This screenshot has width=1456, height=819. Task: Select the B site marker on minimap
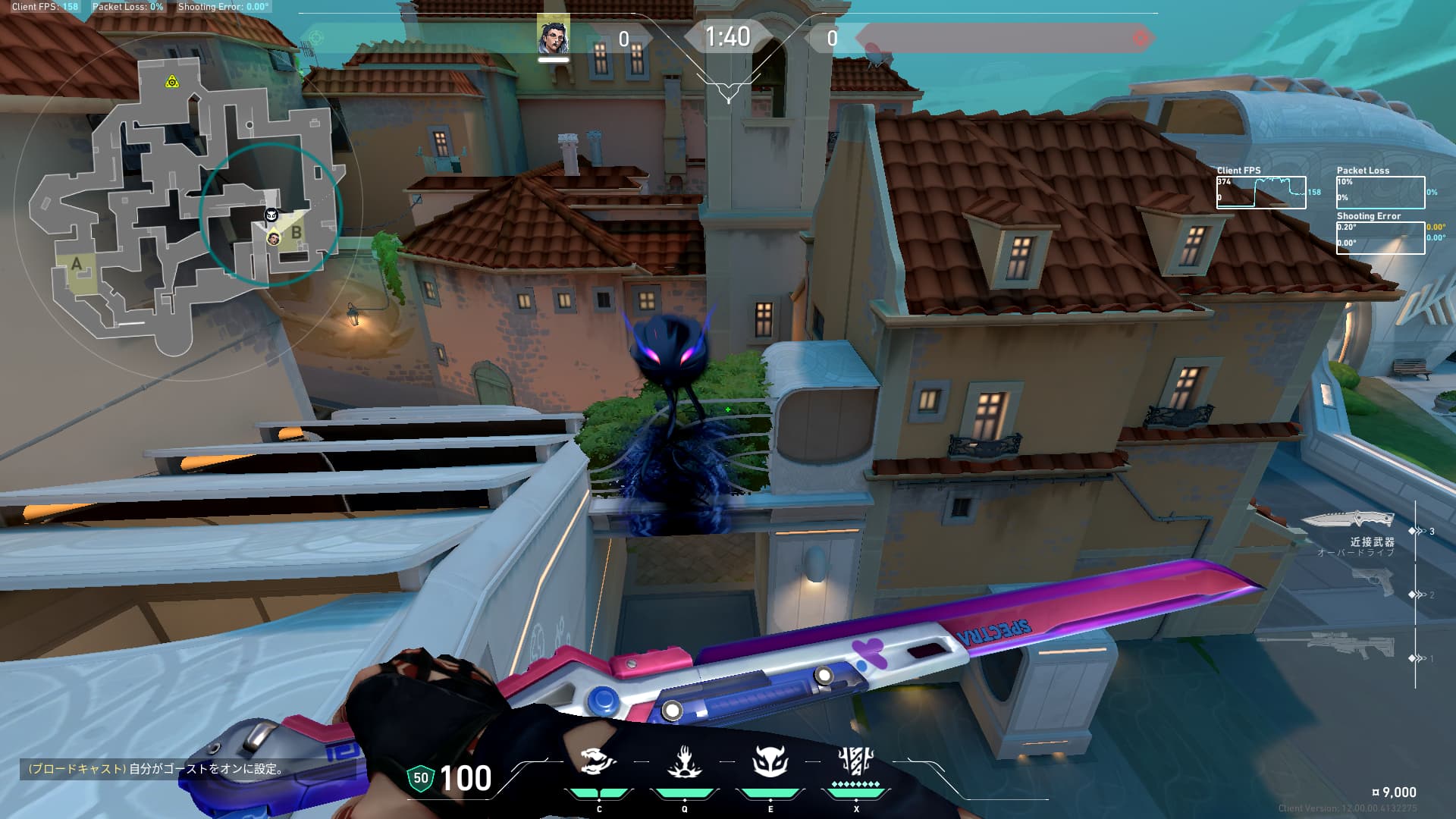[x=297, y=233]
